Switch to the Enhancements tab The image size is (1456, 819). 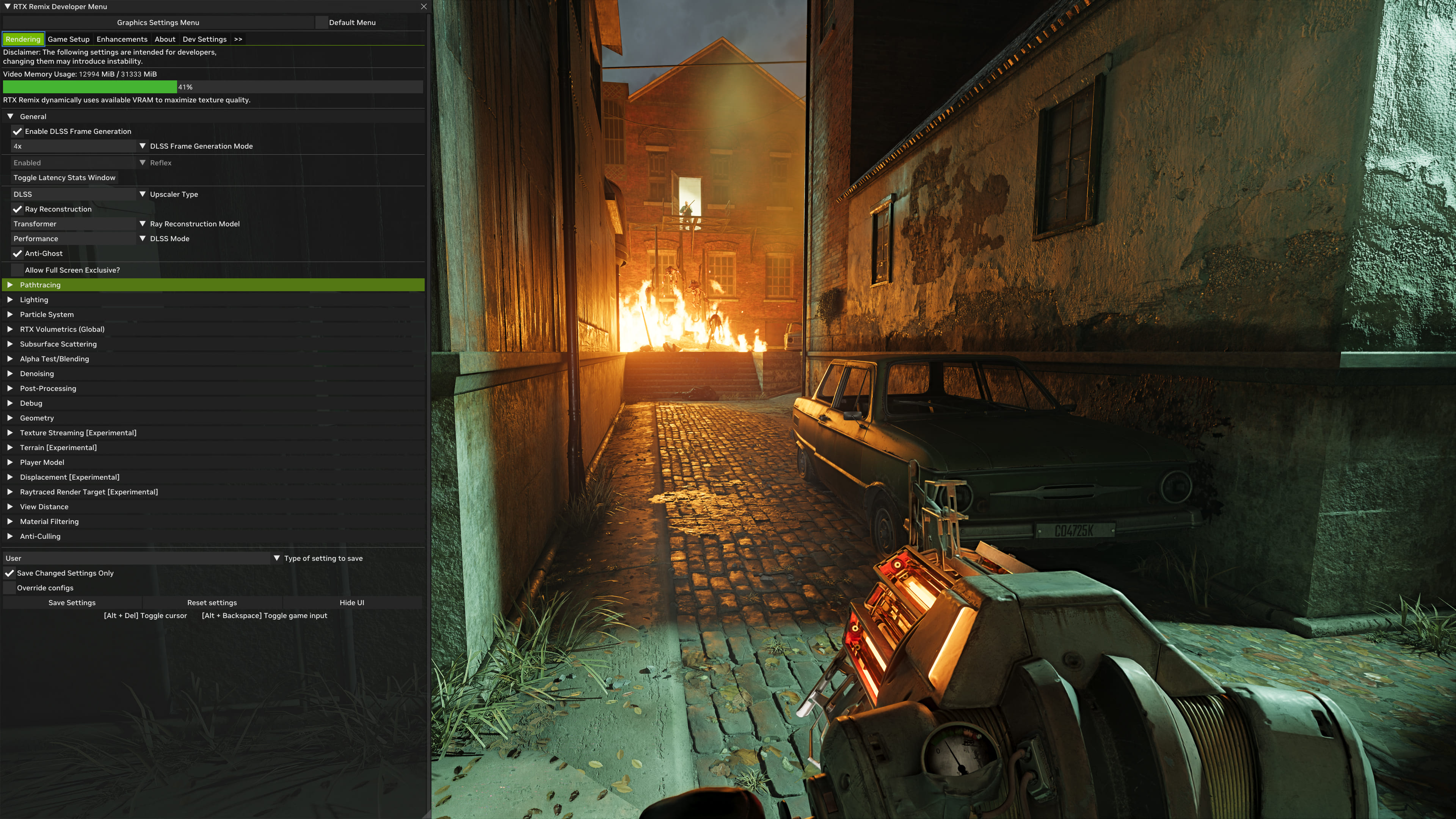coord(121,39)
